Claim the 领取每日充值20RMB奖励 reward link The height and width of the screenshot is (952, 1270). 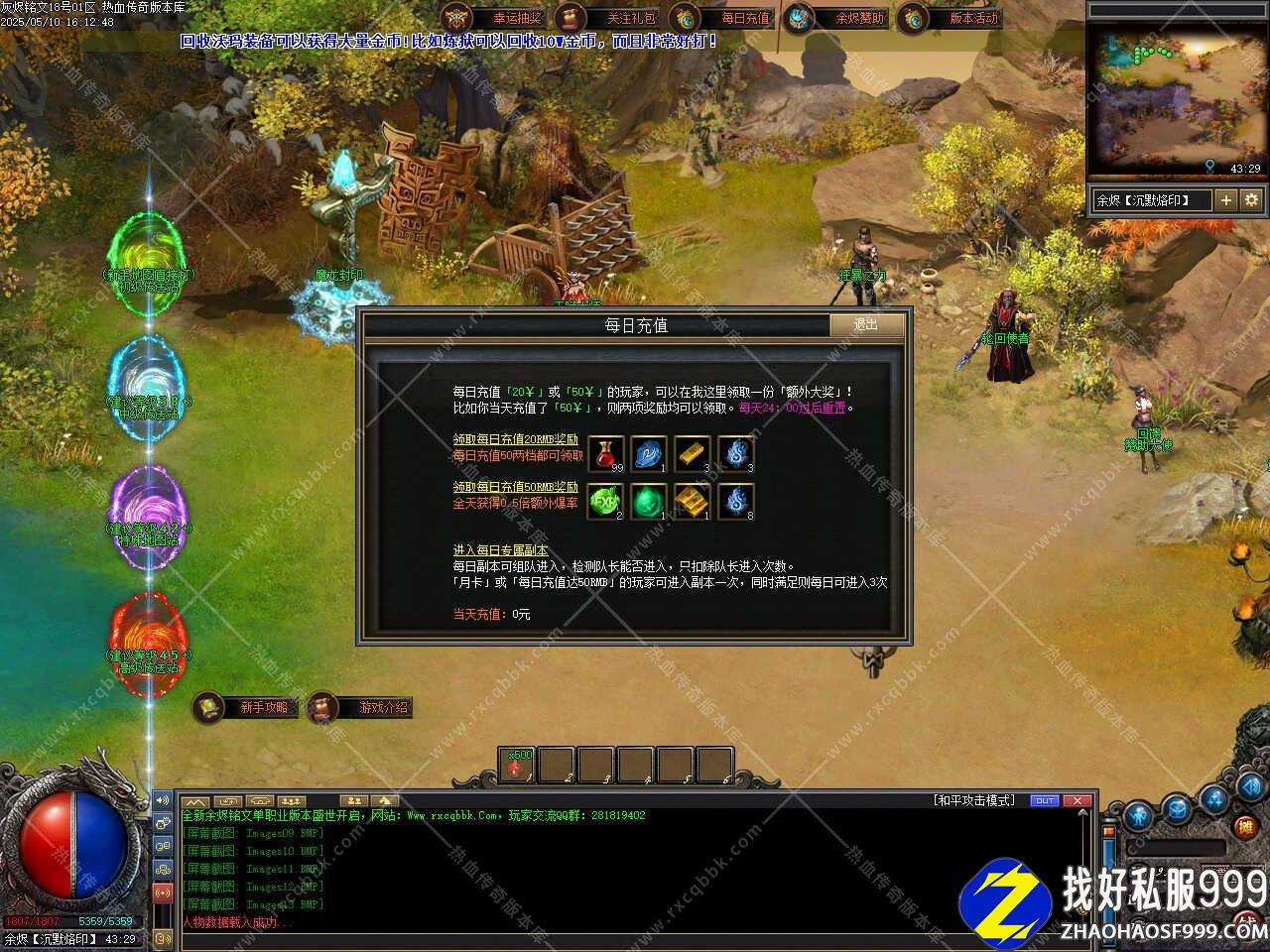tap(515, 439)
